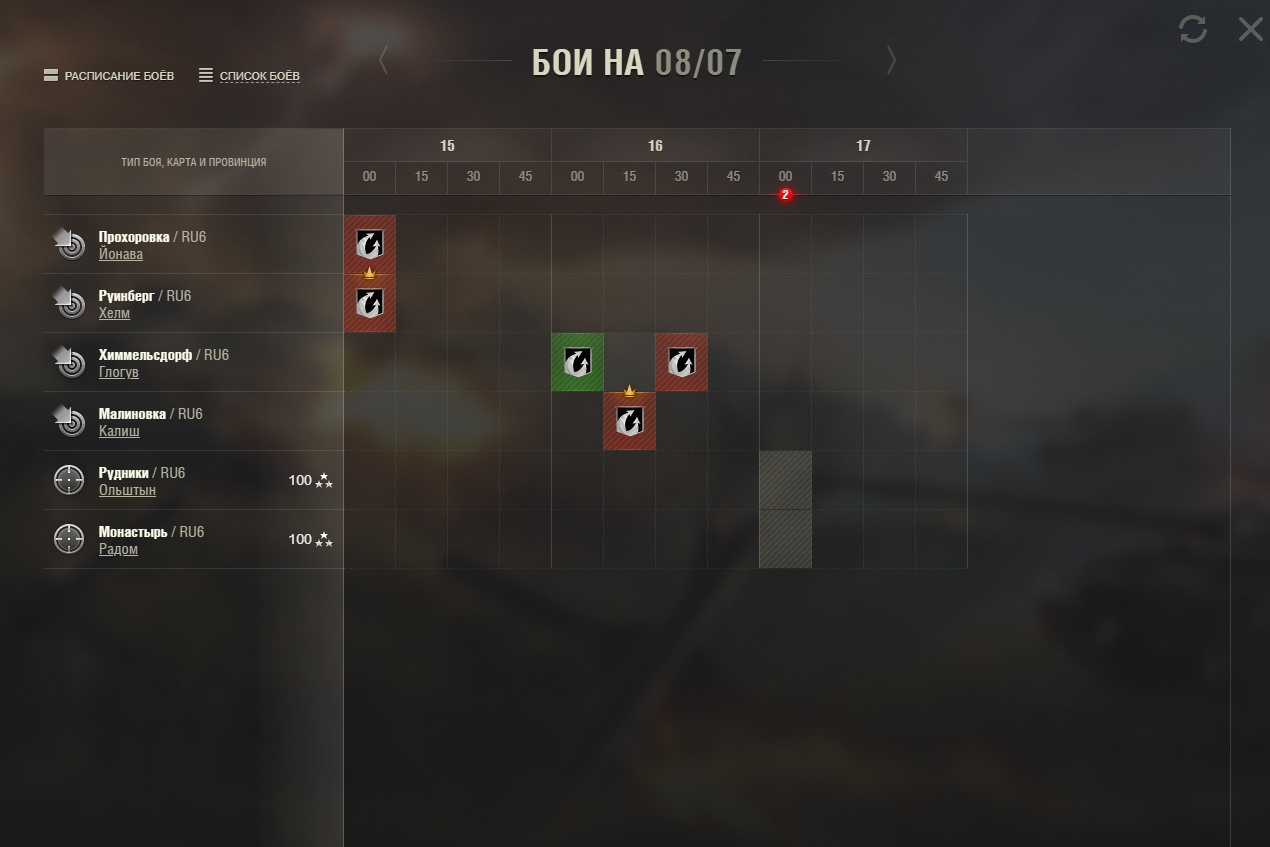Open the Глогув province link
Image resolution: width=1270 pixels, height=847 pixels.
coord(119,372)
